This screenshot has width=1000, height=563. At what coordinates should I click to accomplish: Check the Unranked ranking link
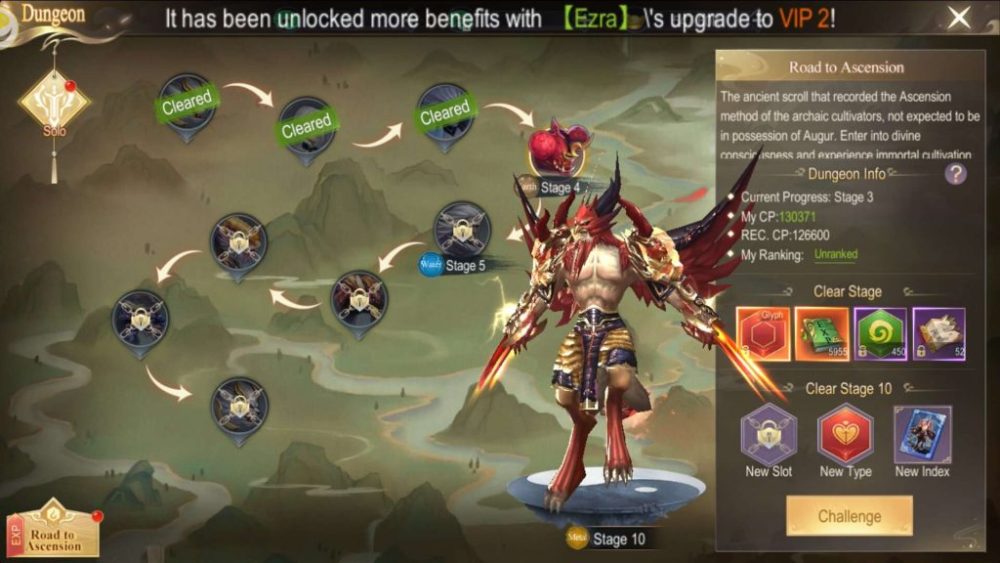coord(835,255)
